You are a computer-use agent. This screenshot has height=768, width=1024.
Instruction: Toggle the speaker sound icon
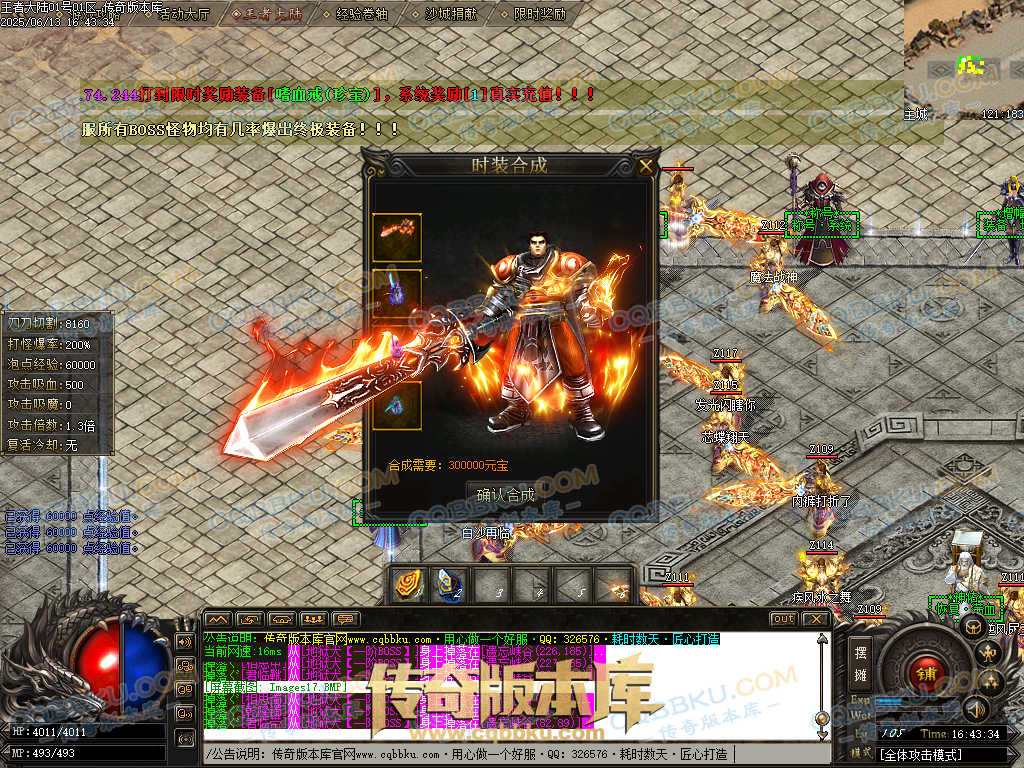975,710
